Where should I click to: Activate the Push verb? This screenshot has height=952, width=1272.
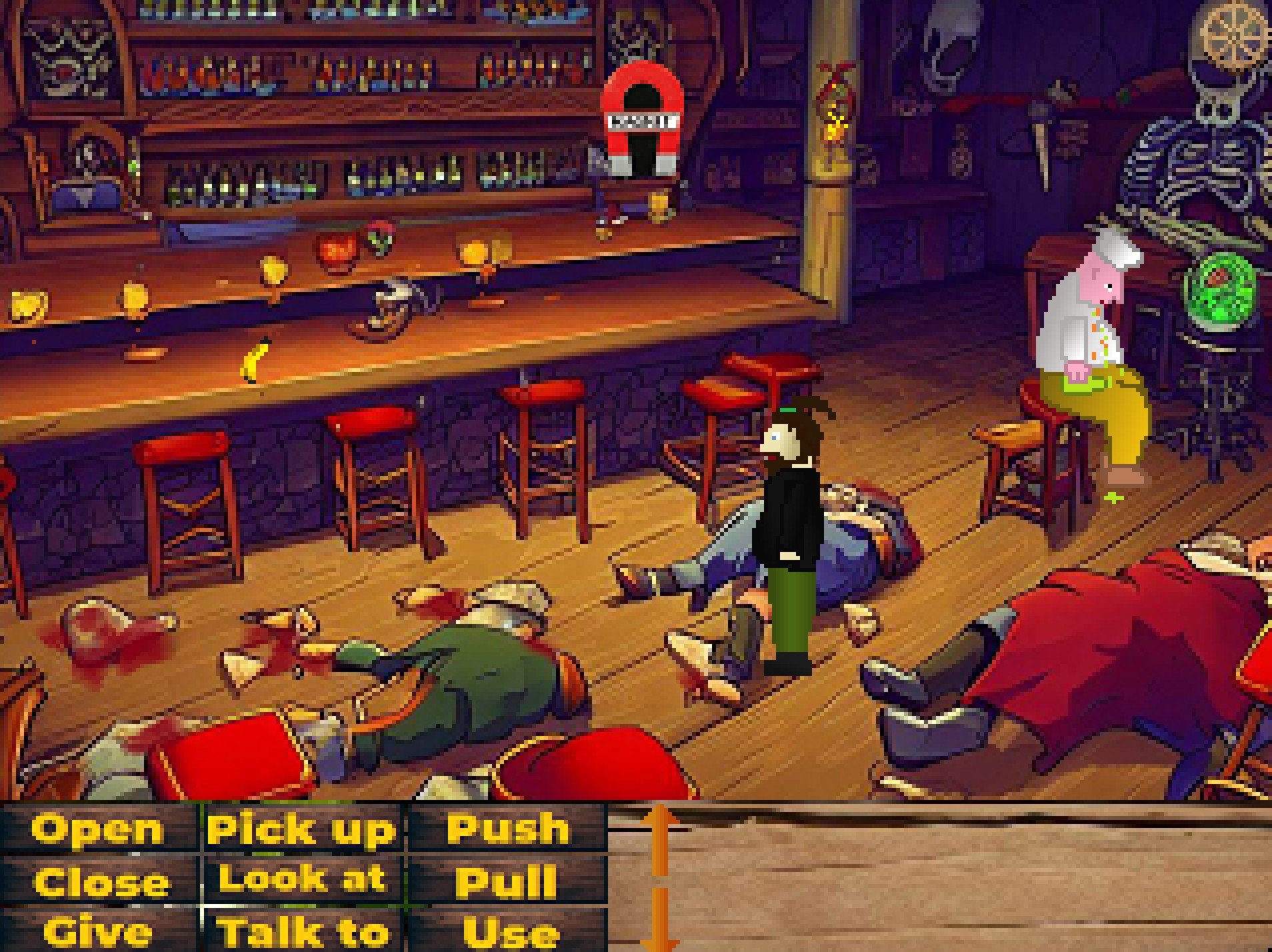(x=508, y=829)
